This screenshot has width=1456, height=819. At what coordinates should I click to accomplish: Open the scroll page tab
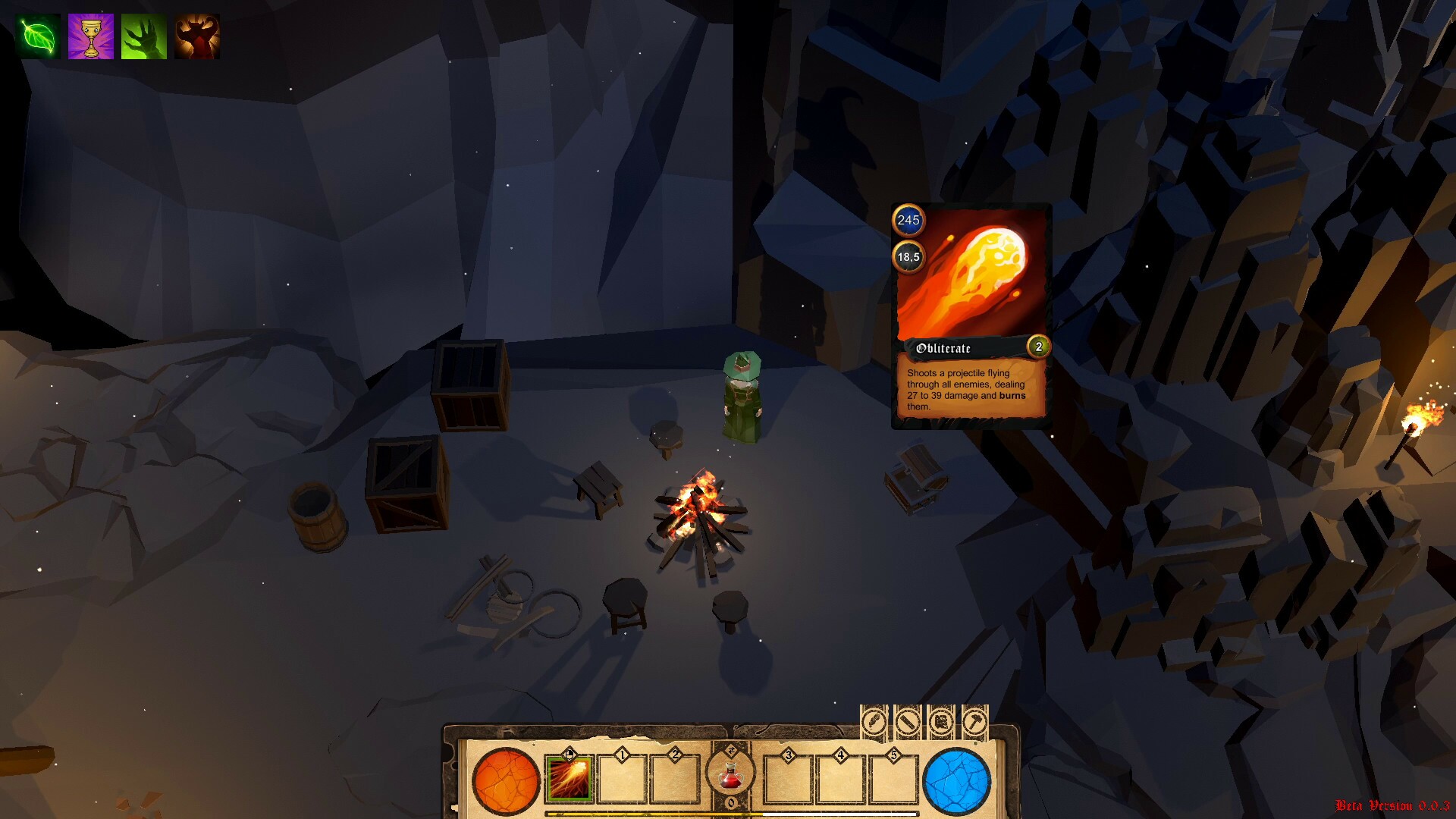click(x=941, y=720)
